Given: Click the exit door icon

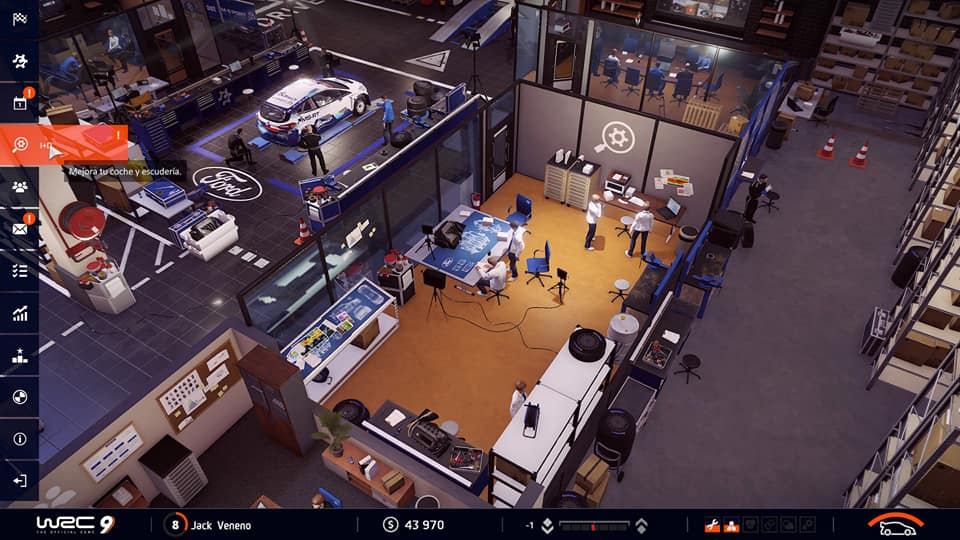Looking at the screenshot, I should tap(19, 481).
